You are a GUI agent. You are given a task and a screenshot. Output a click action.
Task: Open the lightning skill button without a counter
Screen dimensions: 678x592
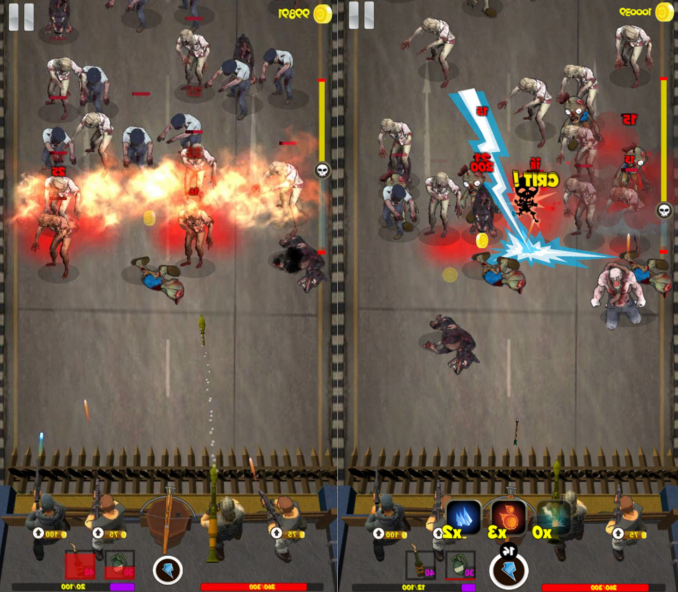(168, 570)
